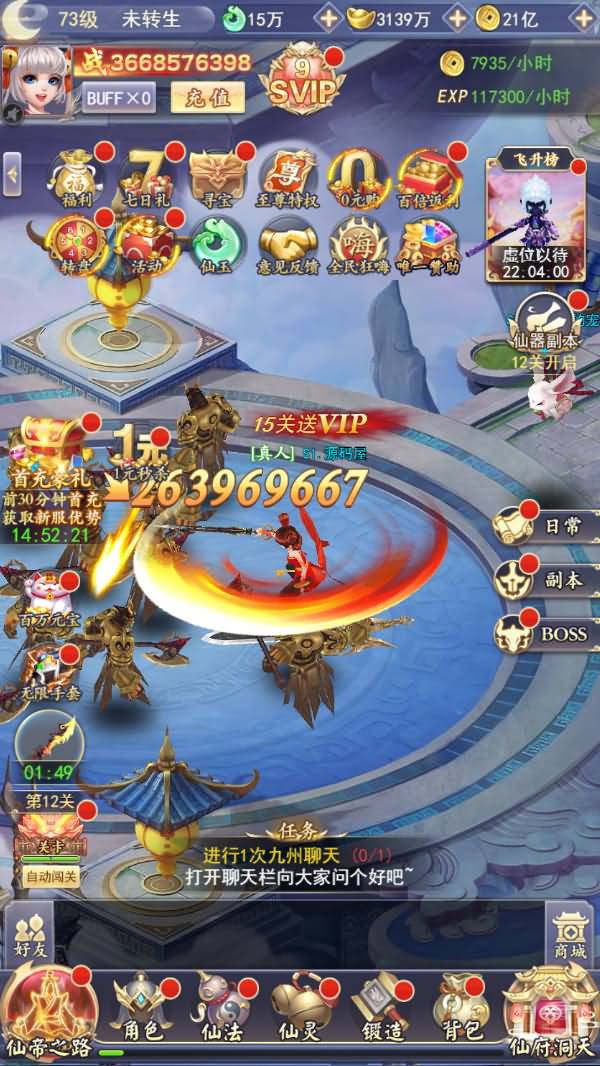The width and height of the screenshot is (600, 1066).
Task: Open the 背包 backpack tab
Action: pos(459,1010)
